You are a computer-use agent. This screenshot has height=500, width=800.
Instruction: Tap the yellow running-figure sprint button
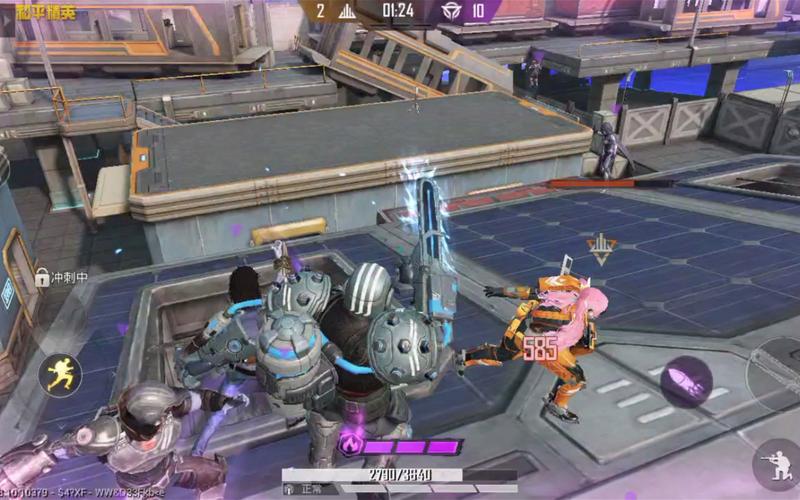coord(60,375)
